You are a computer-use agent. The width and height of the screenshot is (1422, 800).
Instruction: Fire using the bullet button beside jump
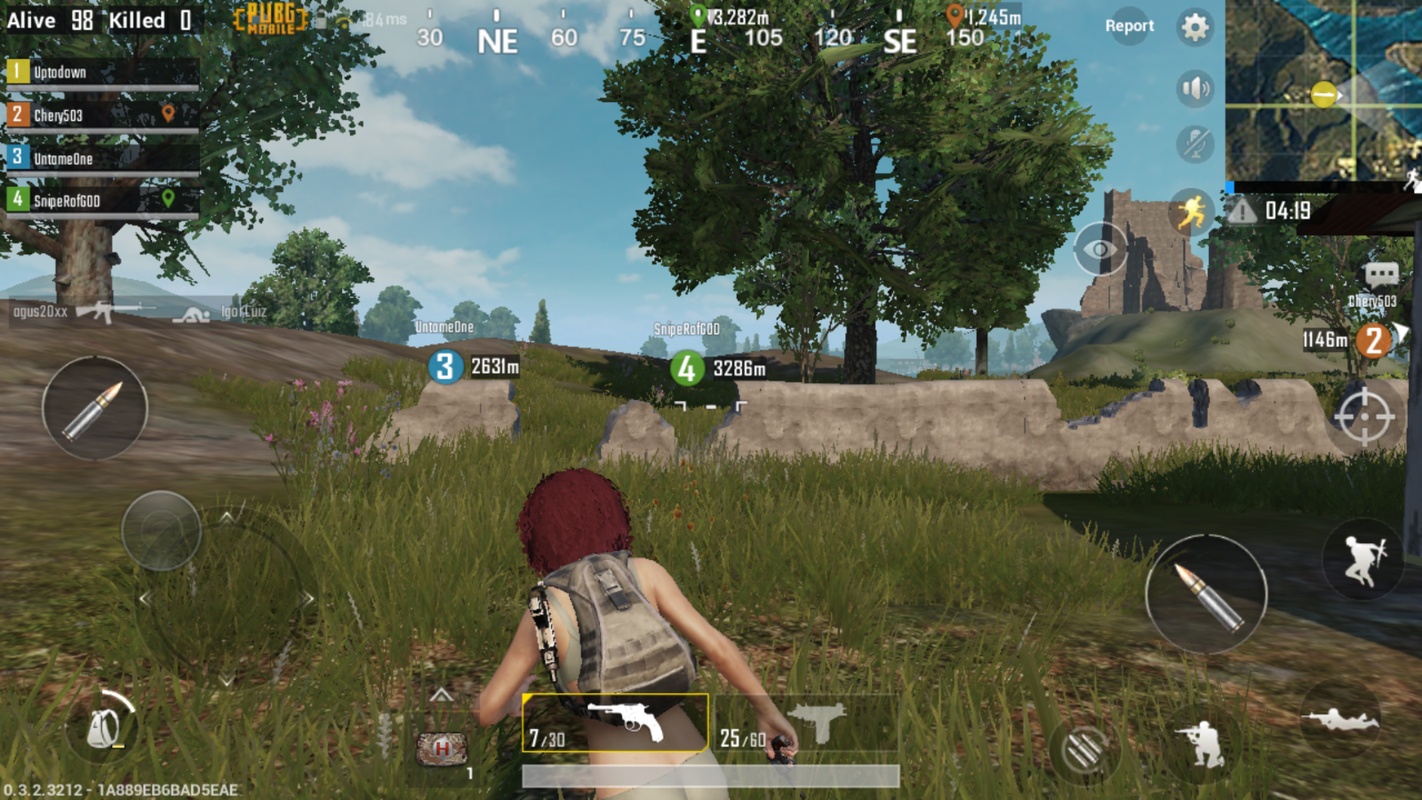1206,594
